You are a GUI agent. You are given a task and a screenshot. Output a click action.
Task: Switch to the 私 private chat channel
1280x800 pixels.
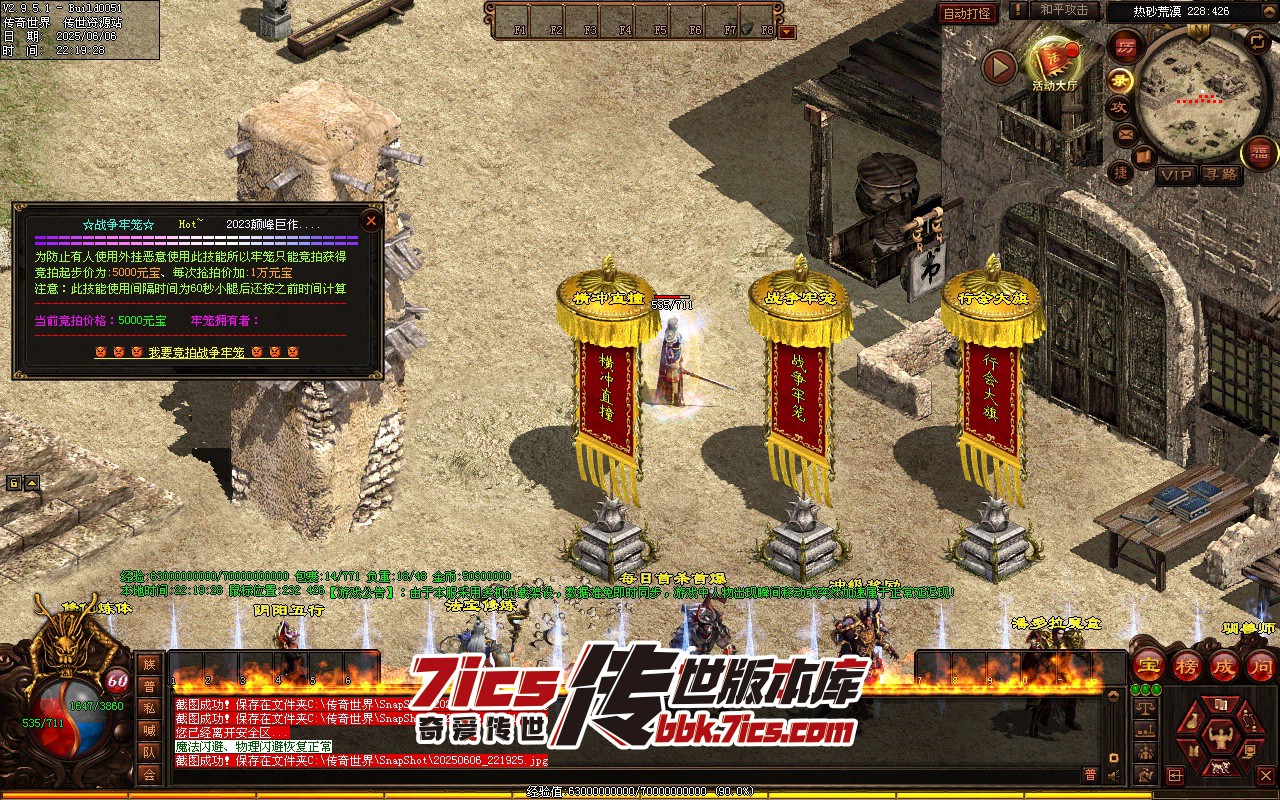pyautogui.click(x=149, y=708)
